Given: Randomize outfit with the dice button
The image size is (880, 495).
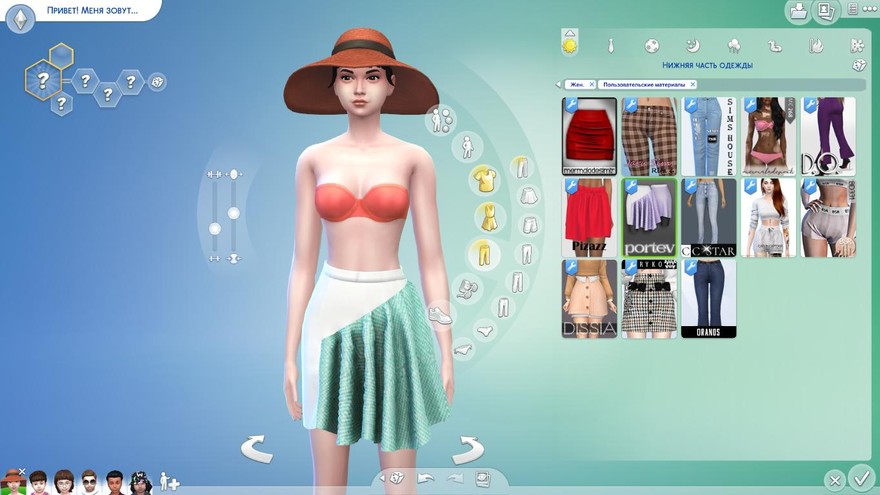Looking at the screenshot, I should [x=858, y=66].
